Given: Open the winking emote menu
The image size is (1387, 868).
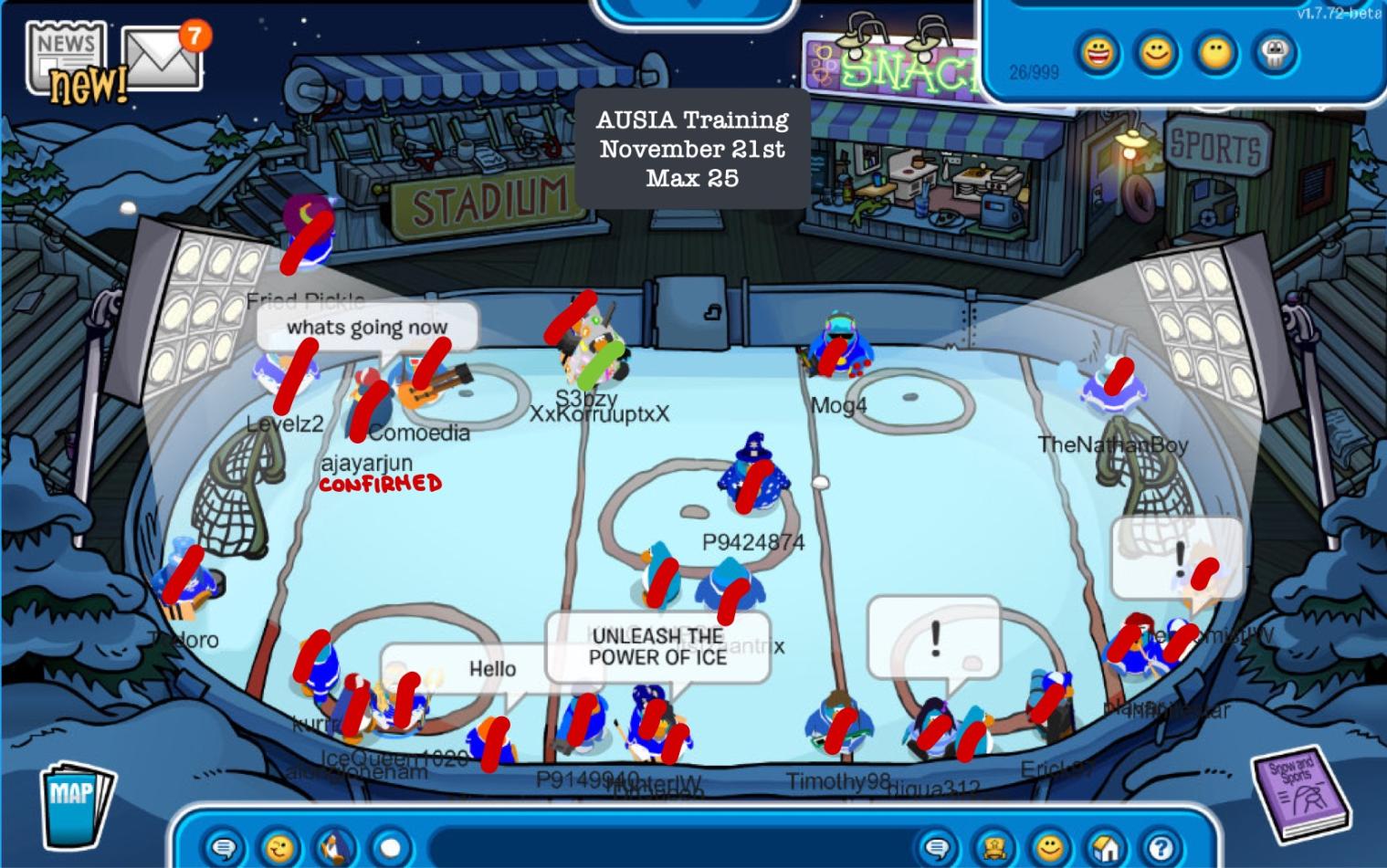Looking at the screenshot, I should coord(278,848).
